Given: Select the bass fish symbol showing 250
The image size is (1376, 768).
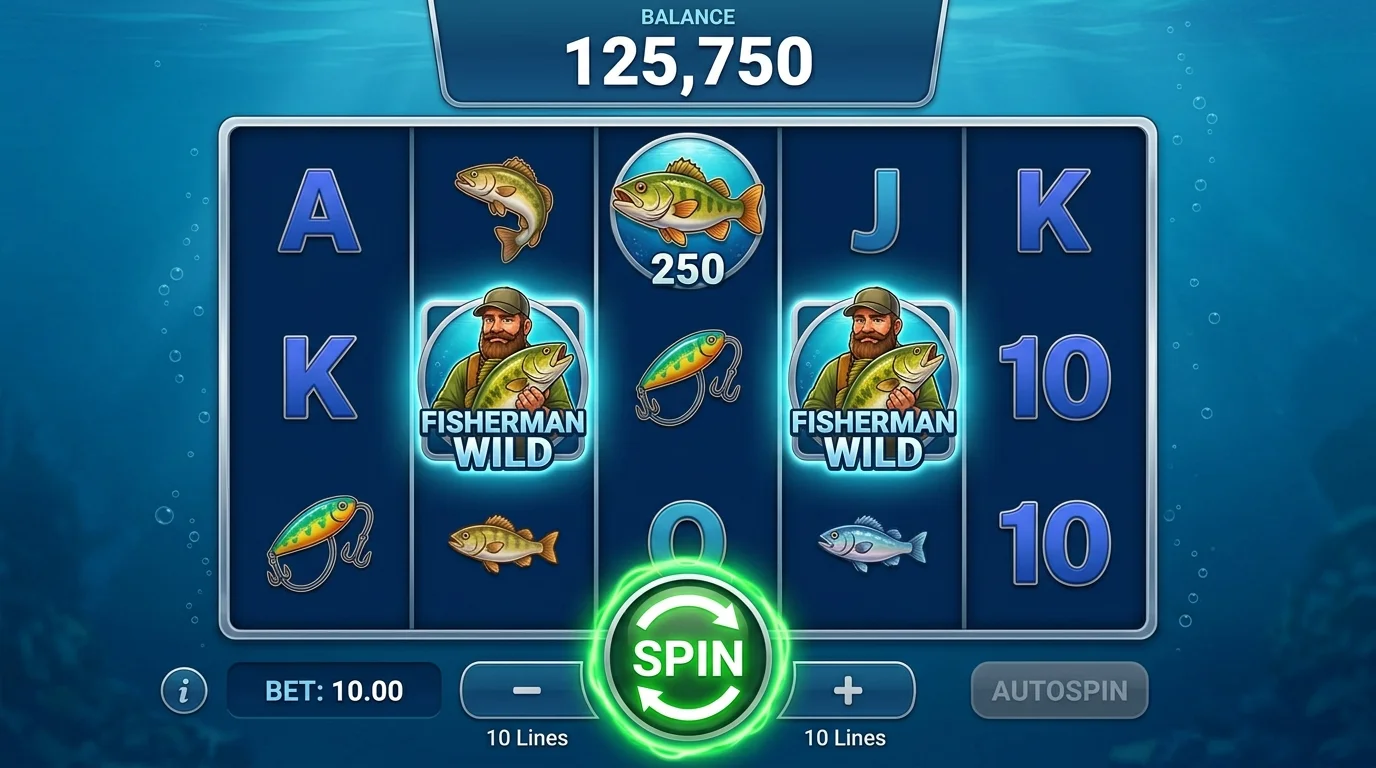Looking at the screenshot, I should [686, 210].
